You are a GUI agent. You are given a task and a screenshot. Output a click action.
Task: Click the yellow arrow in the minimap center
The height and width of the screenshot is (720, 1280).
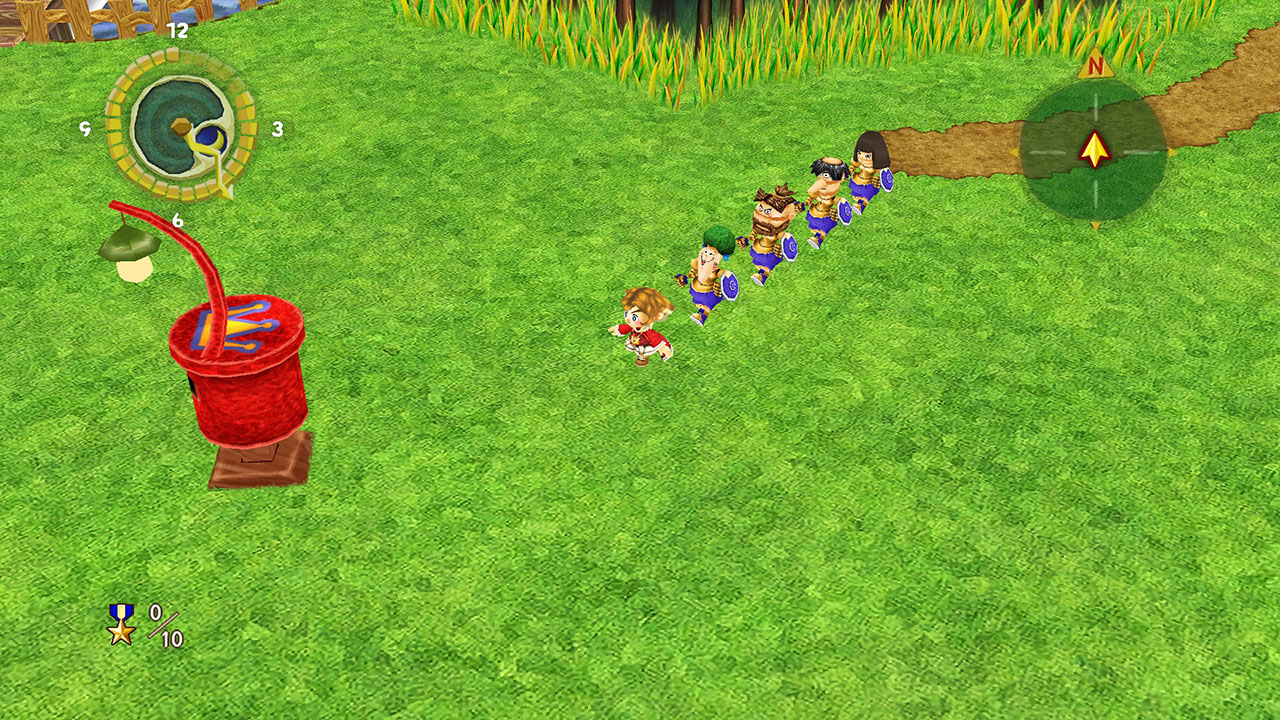[1093, 150]
